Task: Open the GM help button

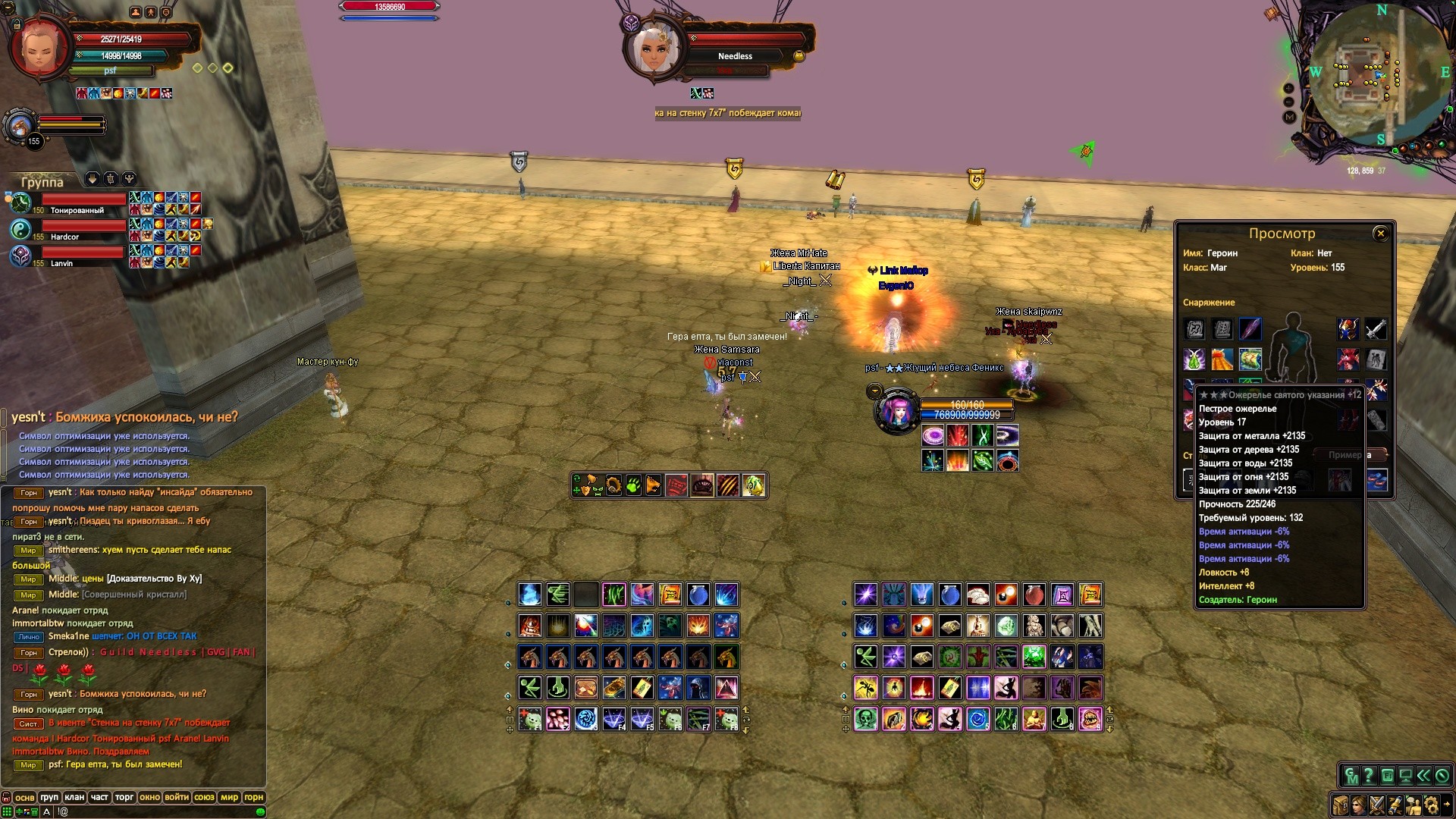Action: (1351, 776)
